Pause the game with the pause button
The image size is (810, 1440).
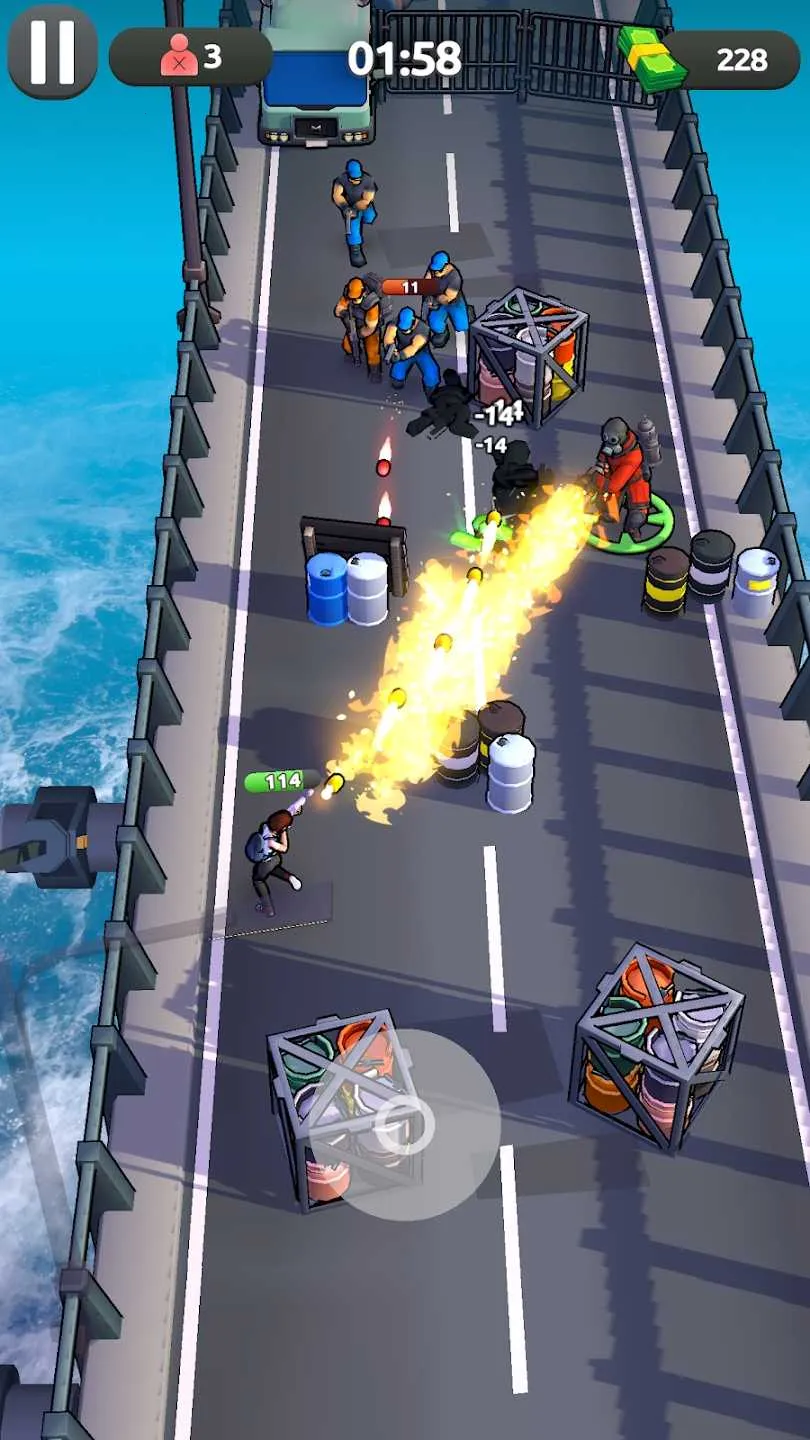[52, 52]
